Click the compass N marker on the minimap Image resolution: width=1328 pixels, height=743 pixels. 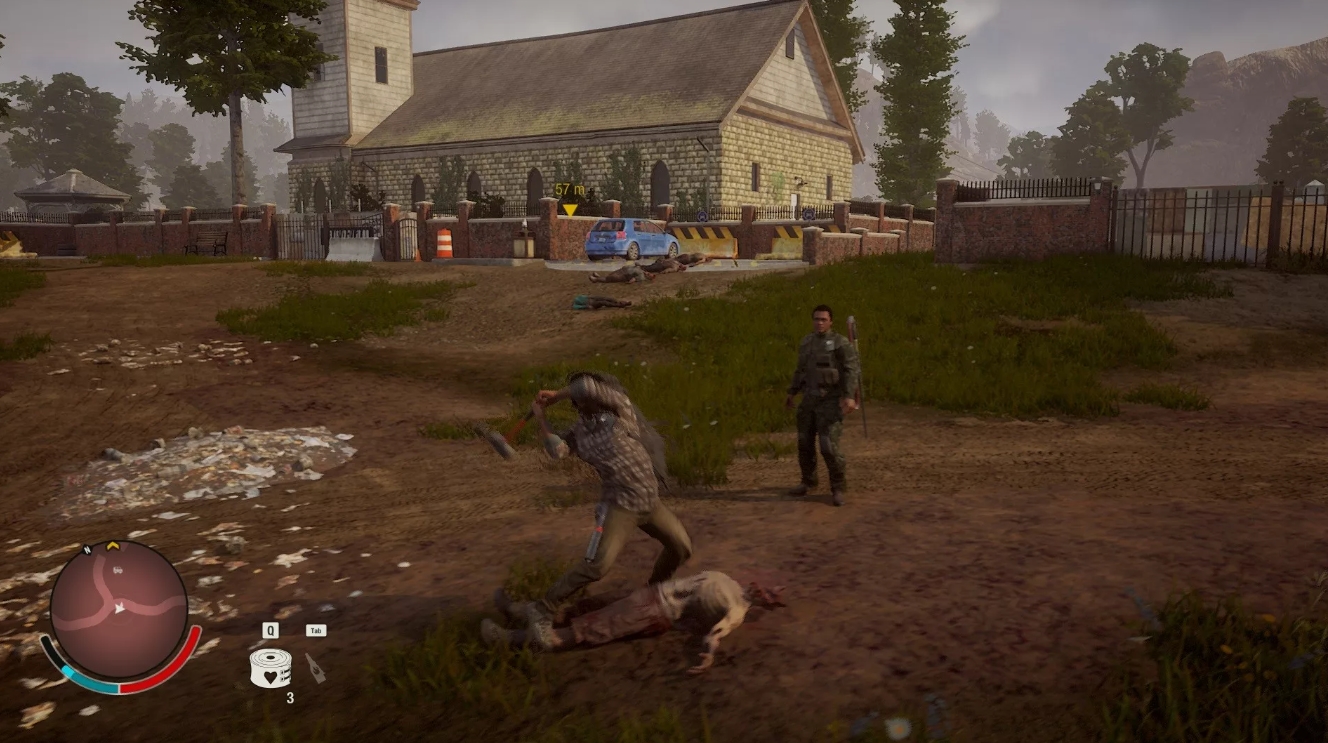(88, 550)
